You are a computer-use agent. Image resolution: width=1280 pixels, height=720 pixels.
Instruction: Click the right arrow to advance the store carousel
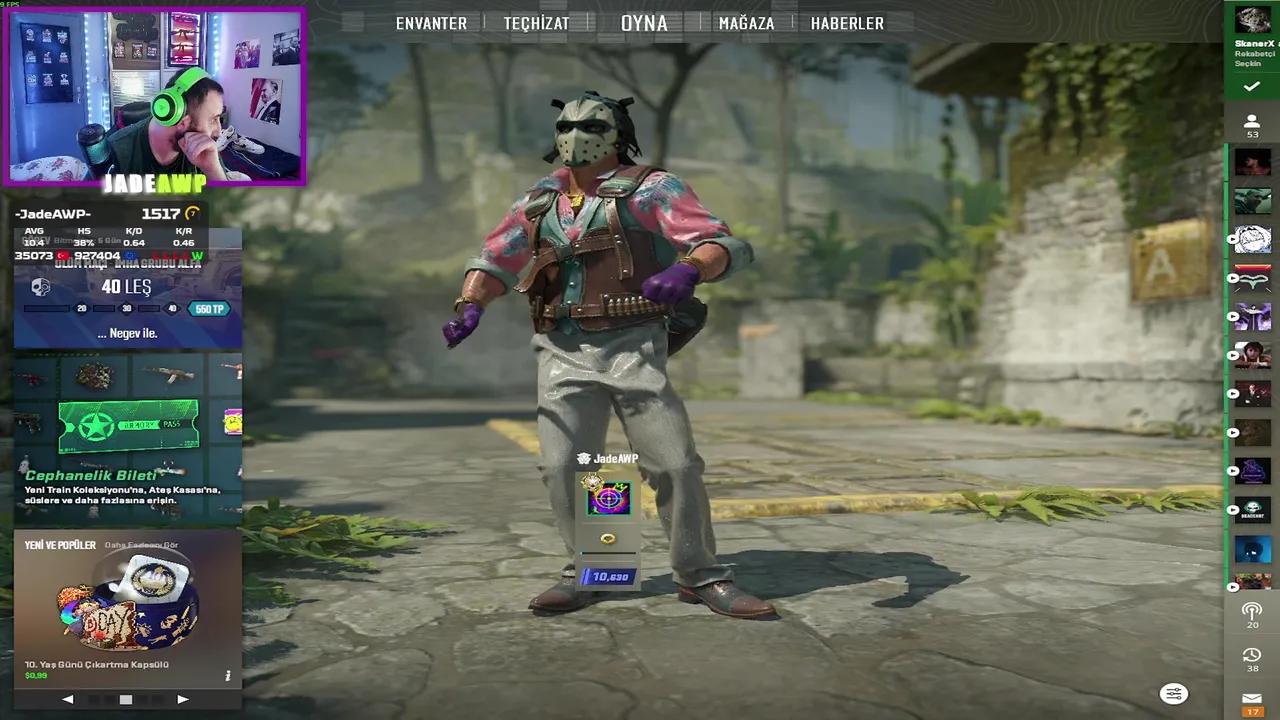pos(183,700)
